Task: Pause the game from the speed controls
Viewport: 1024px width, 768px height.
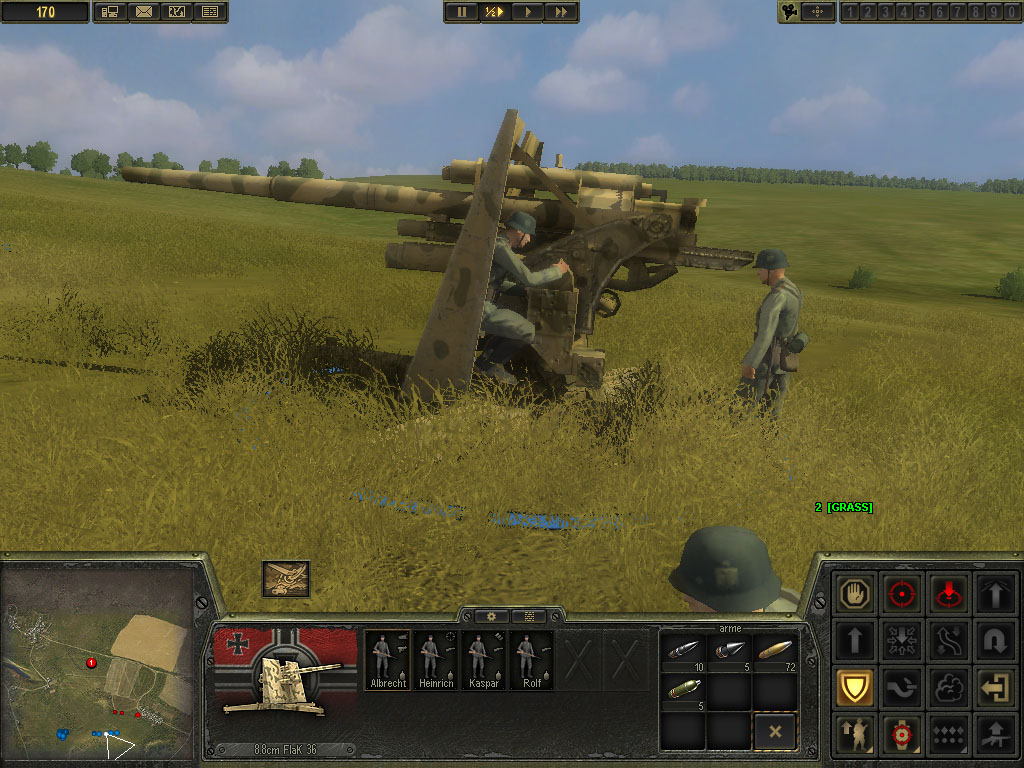Action: tap(461, 12)
